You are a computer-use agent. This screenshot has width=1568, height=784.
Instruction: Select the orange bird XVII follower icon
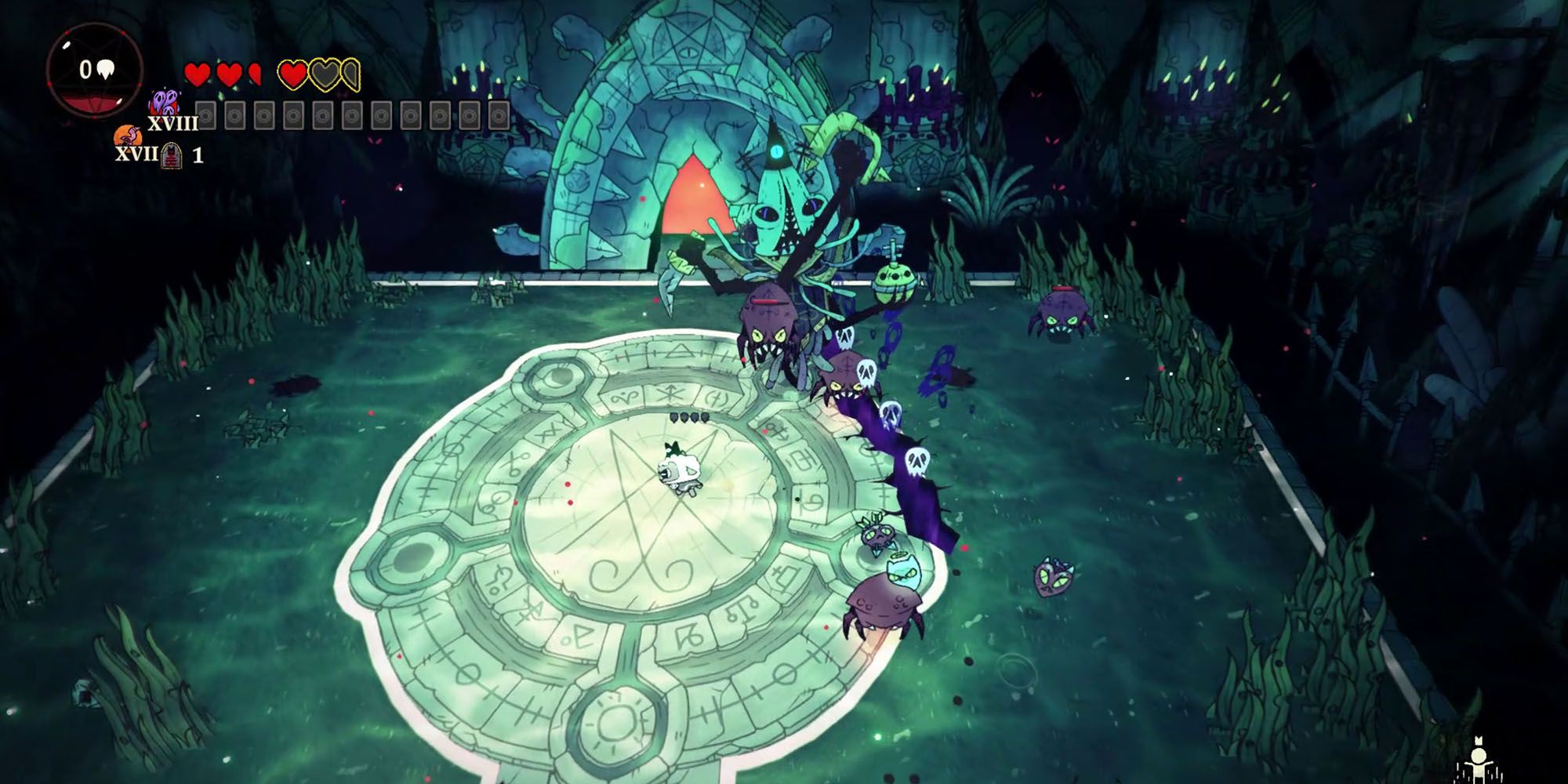(x=128, y=136)
